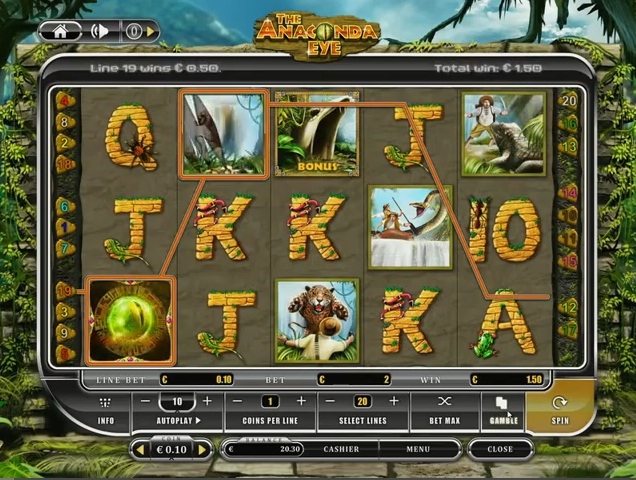
Task: Decrease the autoplay spin count
Action: click(146, 401)
